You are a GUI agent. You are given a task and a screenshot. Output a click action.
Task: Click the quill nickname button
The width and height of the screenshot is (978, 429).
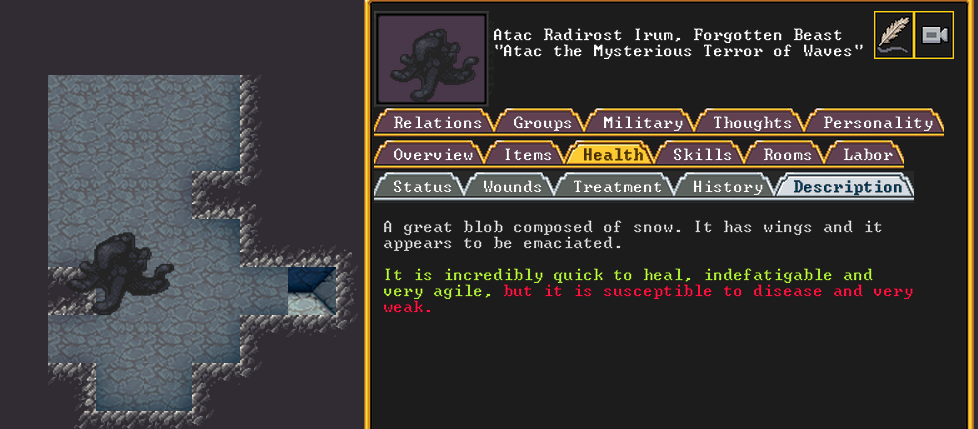click(893, 36)
